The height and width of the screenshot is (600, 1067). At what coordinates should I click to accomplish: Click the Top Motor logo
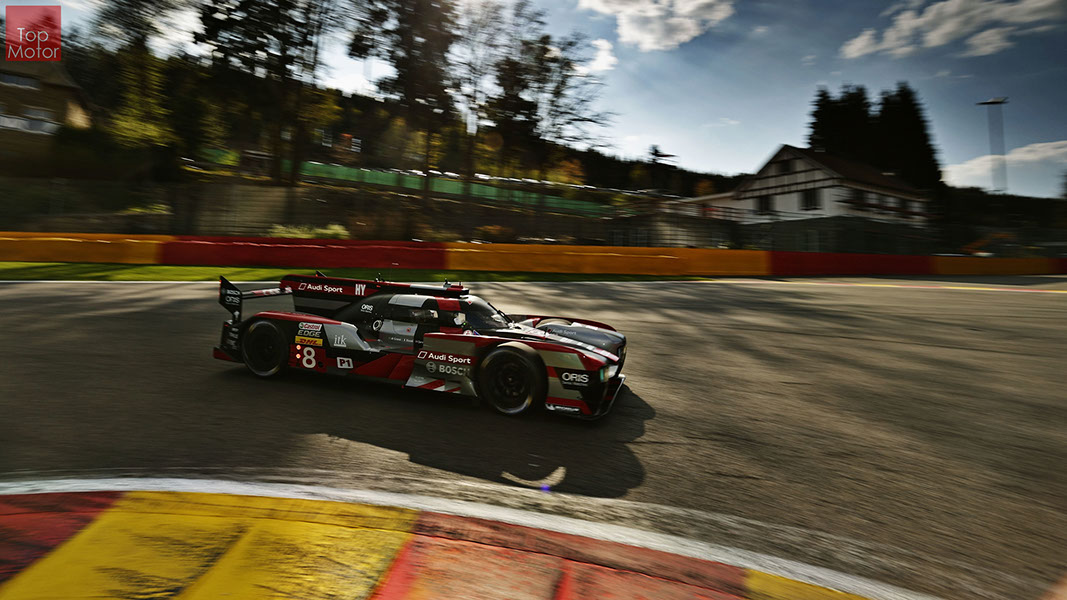(x=33, y=33)
